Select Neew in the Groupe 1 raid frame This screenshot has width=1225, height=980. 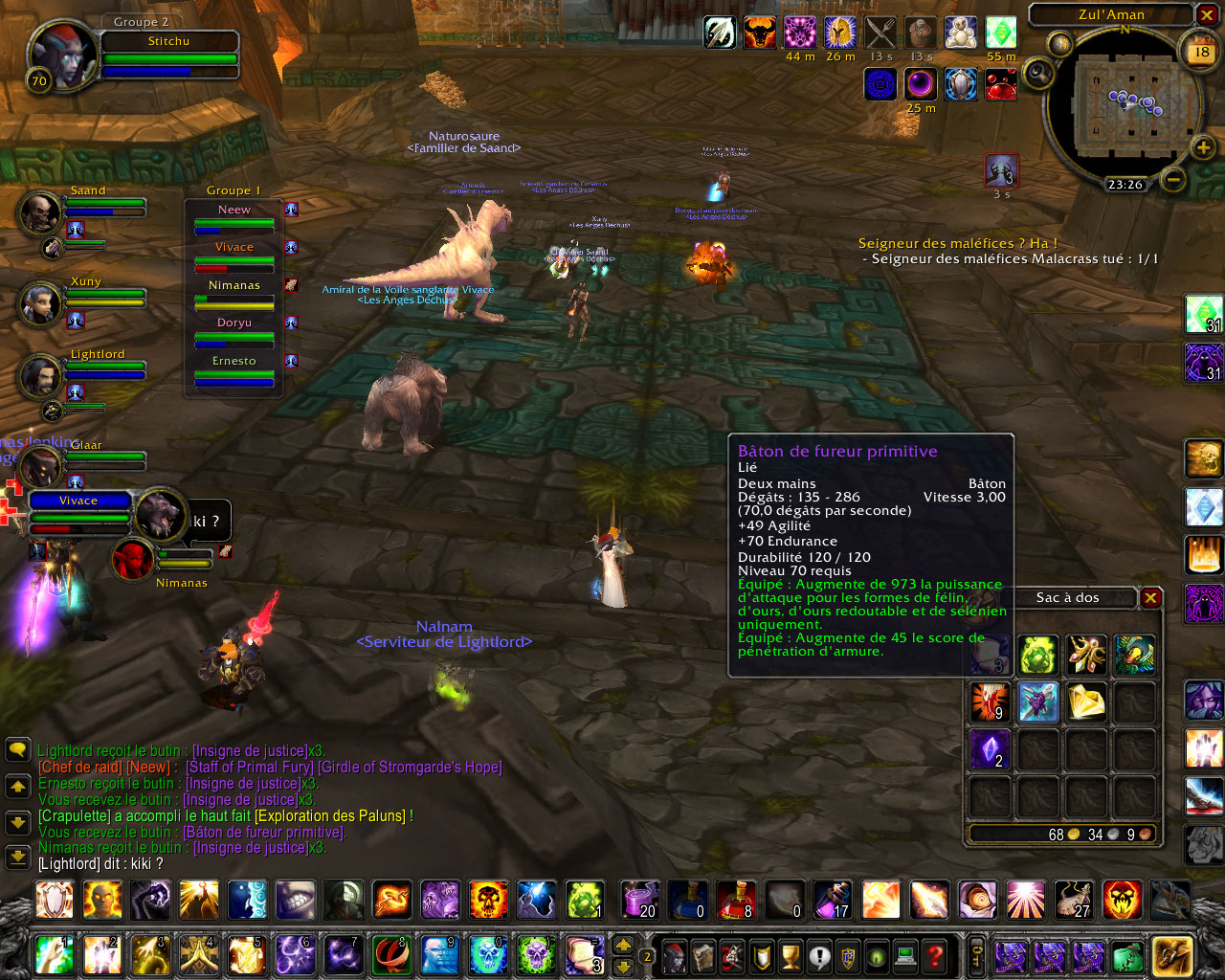click(234, 217)
